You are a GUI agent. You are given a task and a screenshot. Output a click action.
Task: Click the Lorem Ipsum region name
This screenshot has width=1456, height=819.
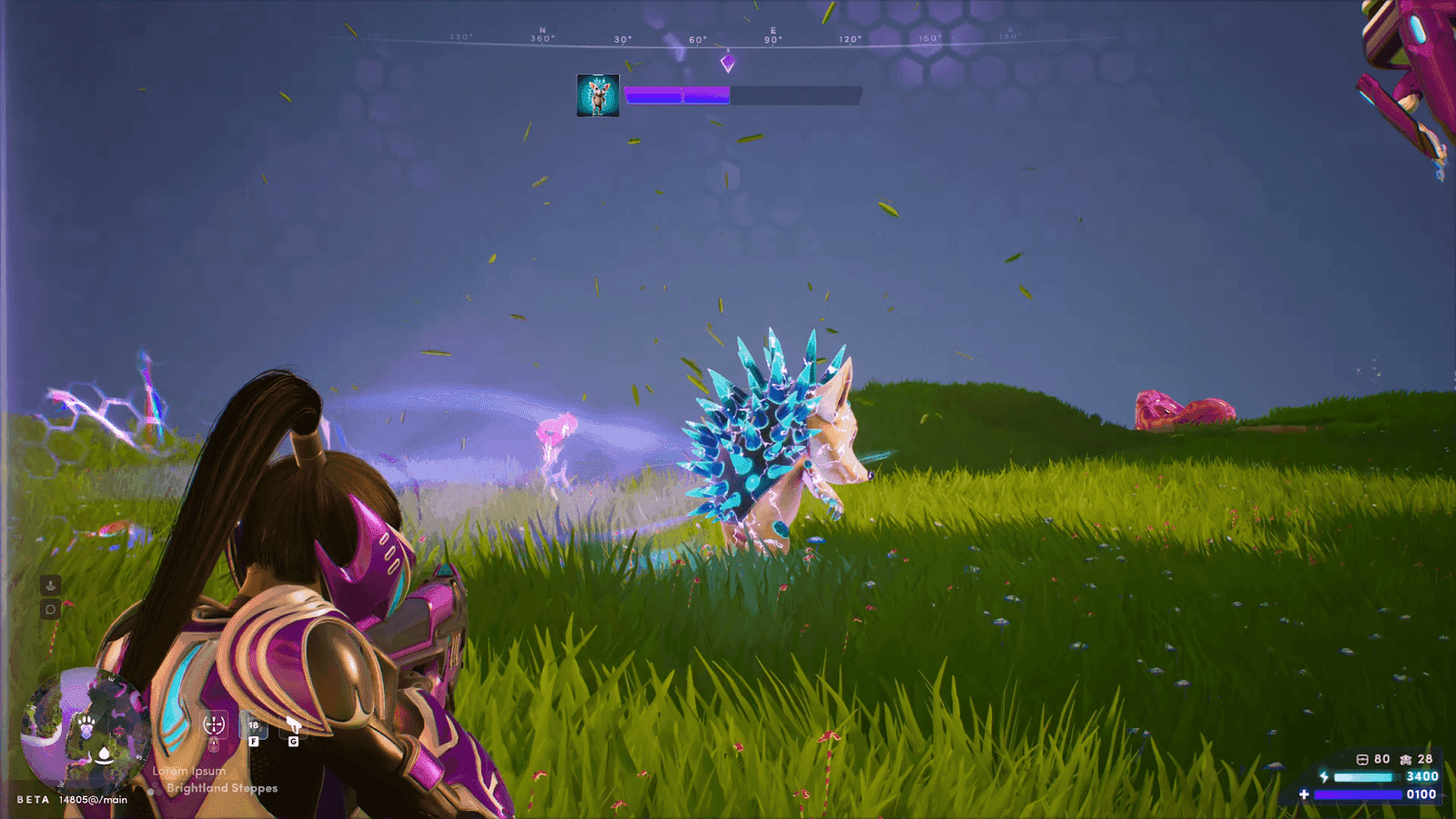189,771
